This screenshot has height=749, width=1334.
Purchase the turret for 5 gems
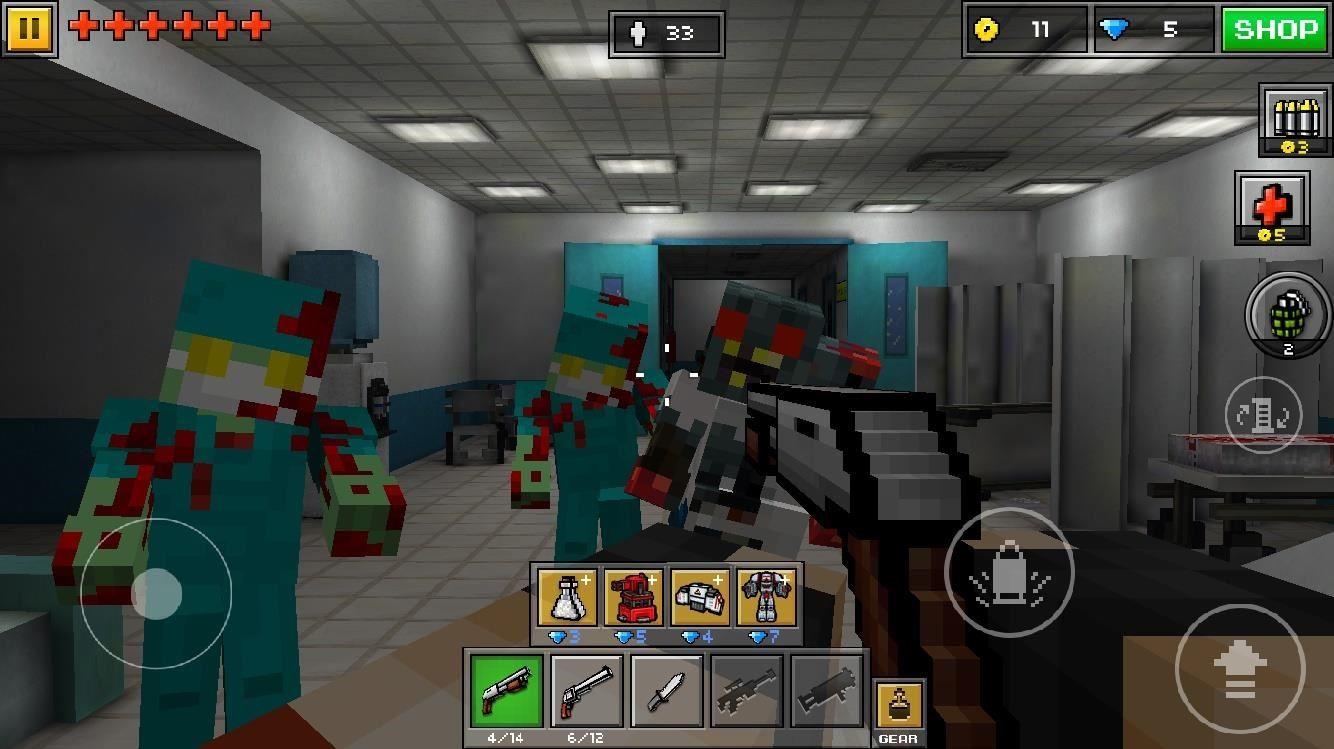pyautogui.click(x=629, y=597)
